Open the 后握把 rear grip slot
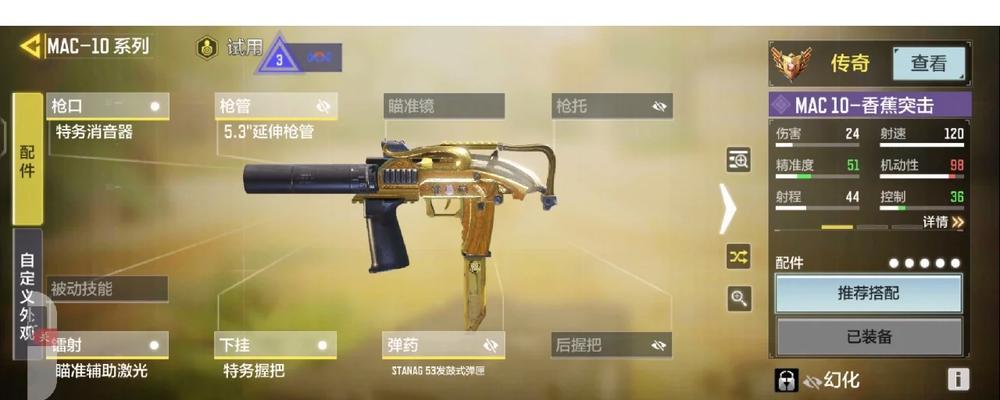Image resolution: width=1000 pixels, height=400 pixels. pyautogui.click(x=611, y=345)
